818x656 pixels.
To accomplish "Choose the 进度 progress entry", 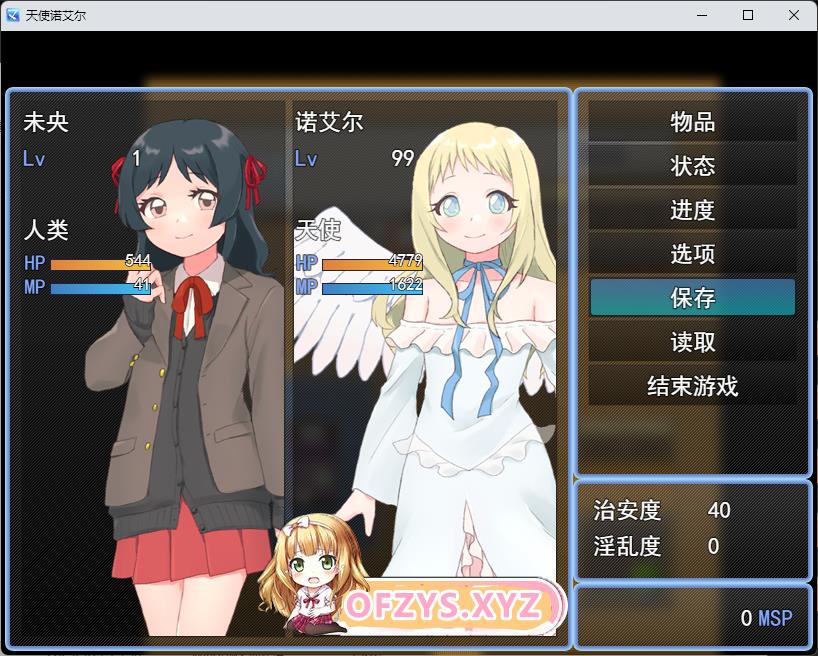I will pos(692,210).
